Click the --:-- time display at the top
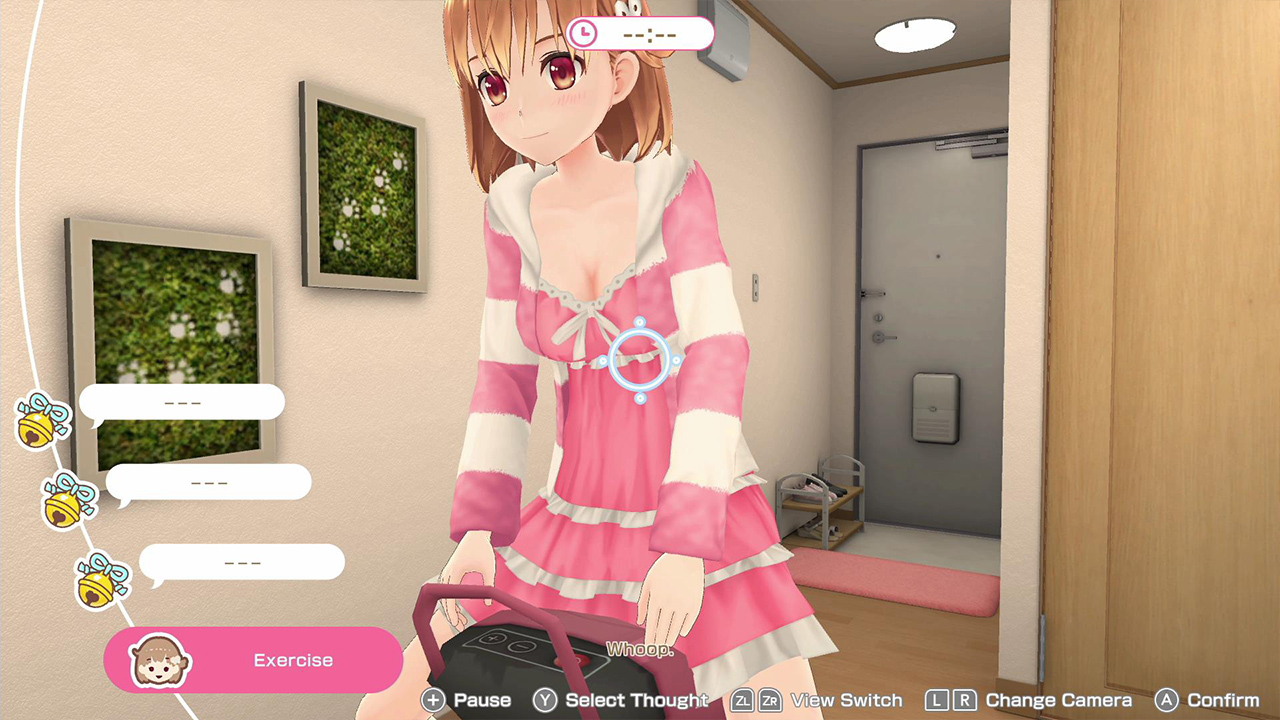Screen dimensions: 1280x720 click(650, 33)
